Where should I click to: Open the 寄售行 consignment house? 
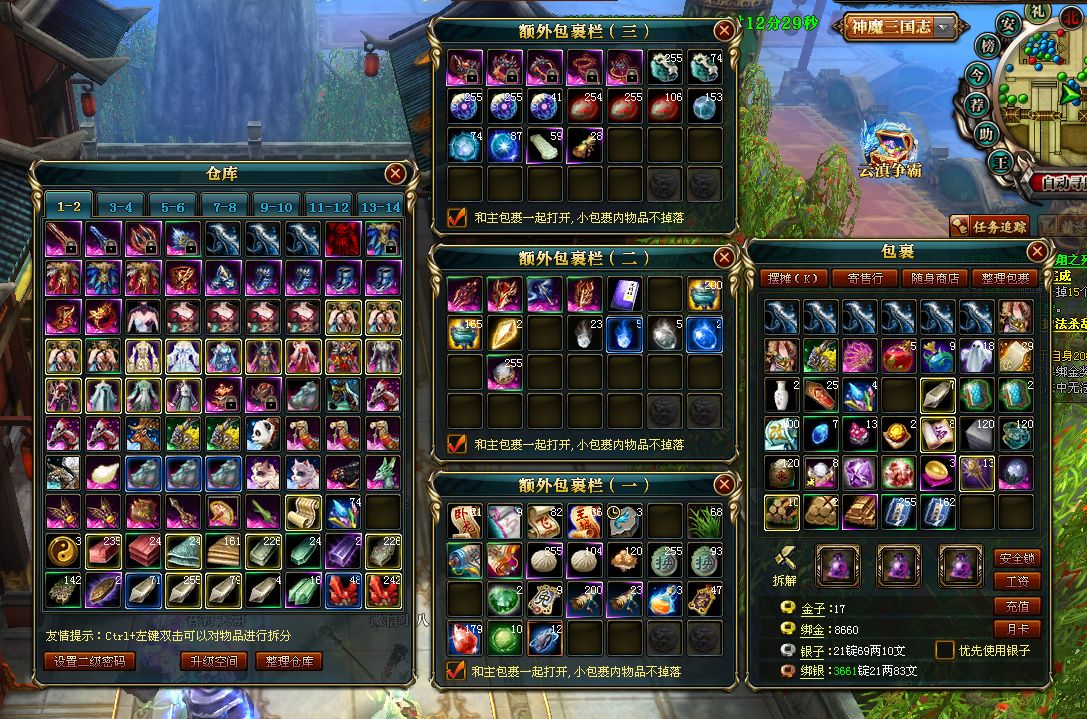pyautogui.click(x=864, y=278)
